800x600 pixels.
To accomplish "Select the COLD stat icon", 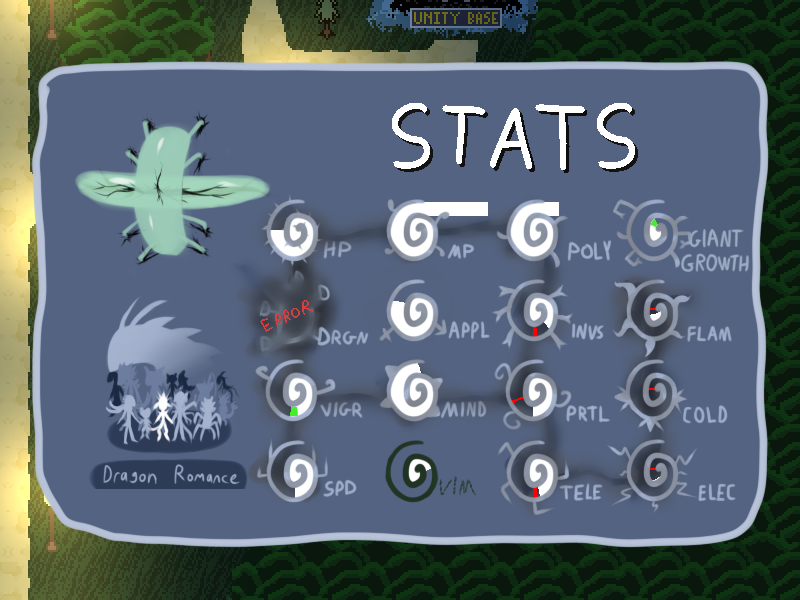I will tap(653, 392).
